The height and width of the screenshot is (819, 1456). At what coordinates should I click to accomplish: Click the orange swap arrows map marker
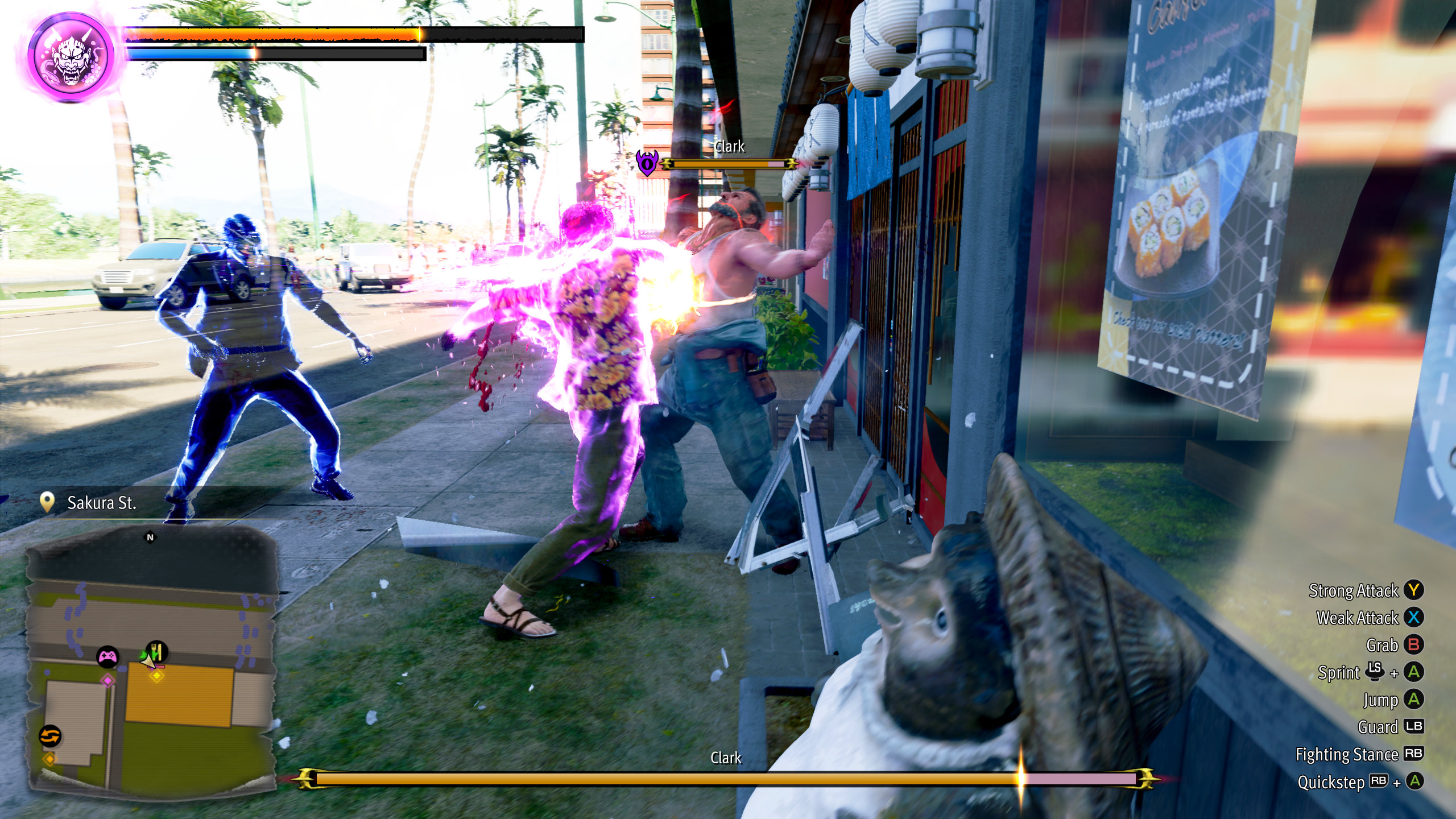tap(50, 735)
